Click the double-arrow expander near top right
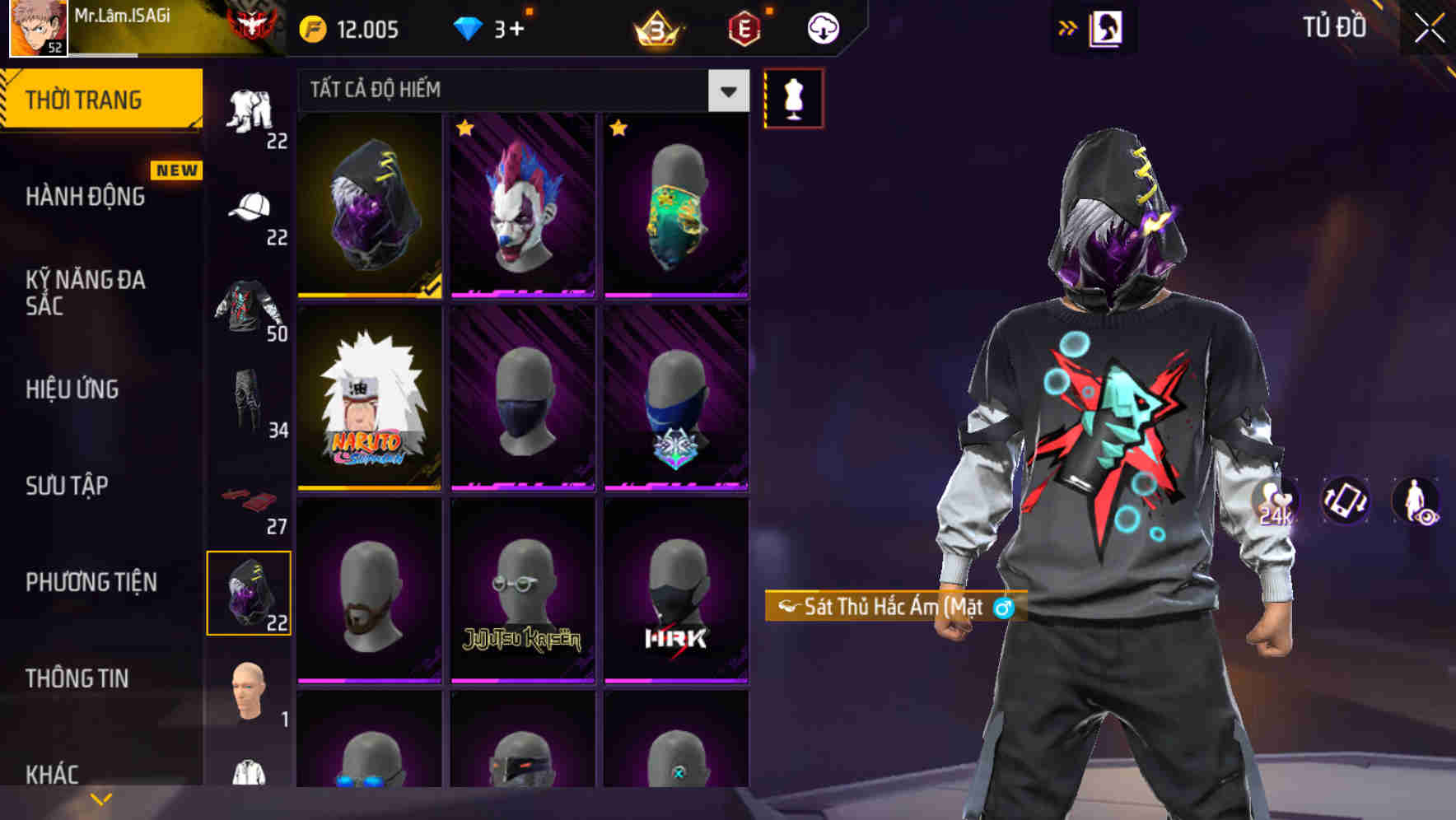Viewport: 1456px width, 820px height. (1067, 27)
